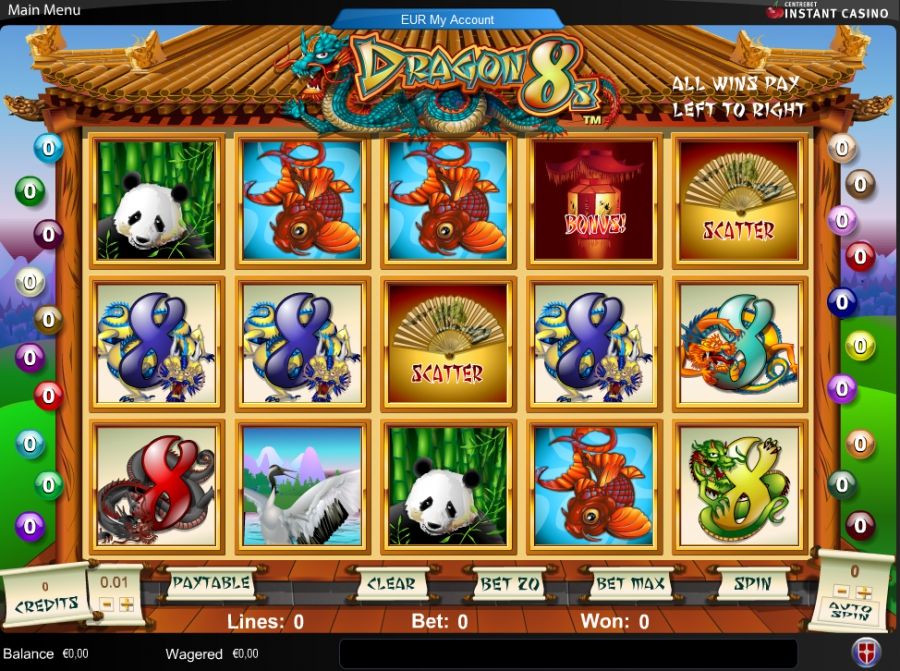Choose the Bet 20 button

click(x=509, y=583)
